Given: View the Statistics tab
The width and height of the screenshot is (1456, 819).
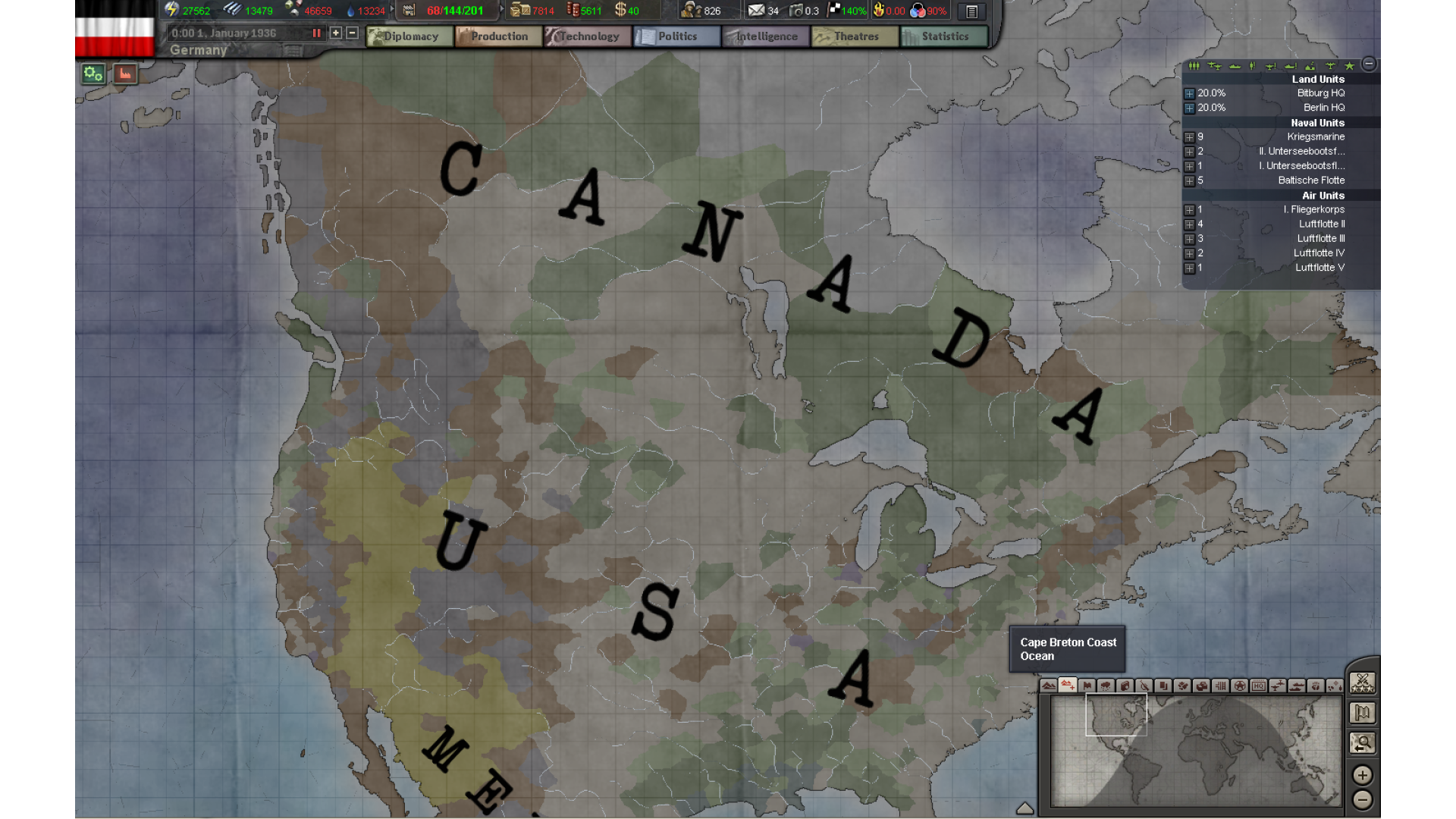Looking at the screenshot, I should tap(944, 36).
